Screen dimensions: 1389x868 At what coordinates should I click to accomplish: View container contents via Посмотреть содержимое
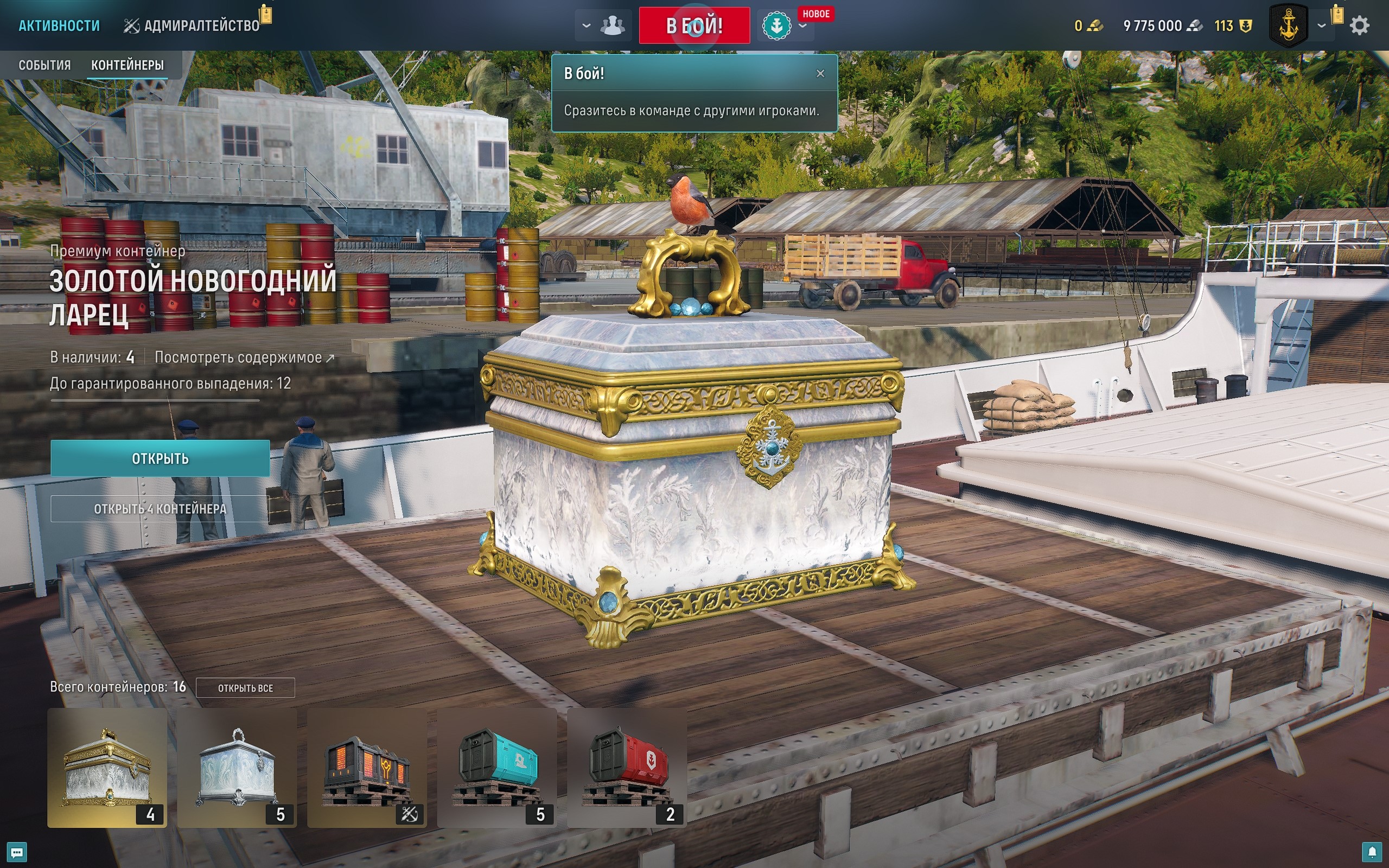(244, 358)
